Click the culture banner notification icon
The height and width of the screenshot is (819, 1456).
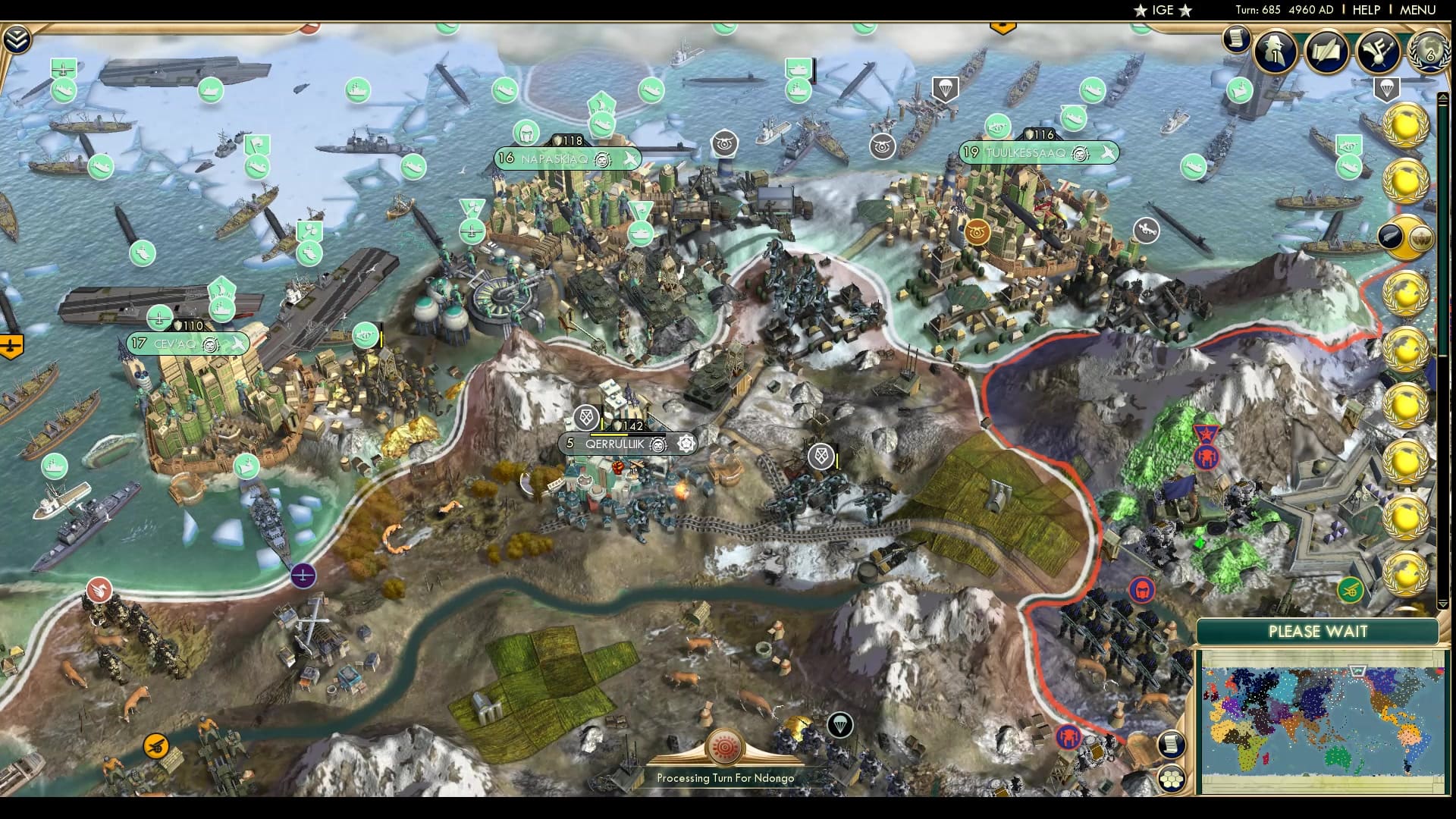[x=1379, y=53]
